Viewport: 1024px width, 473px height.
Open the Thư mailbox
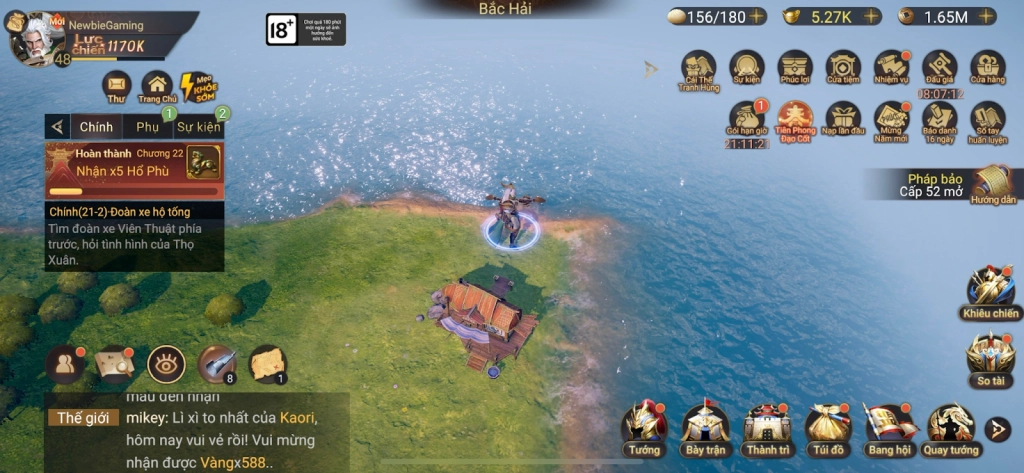point(117,86)
